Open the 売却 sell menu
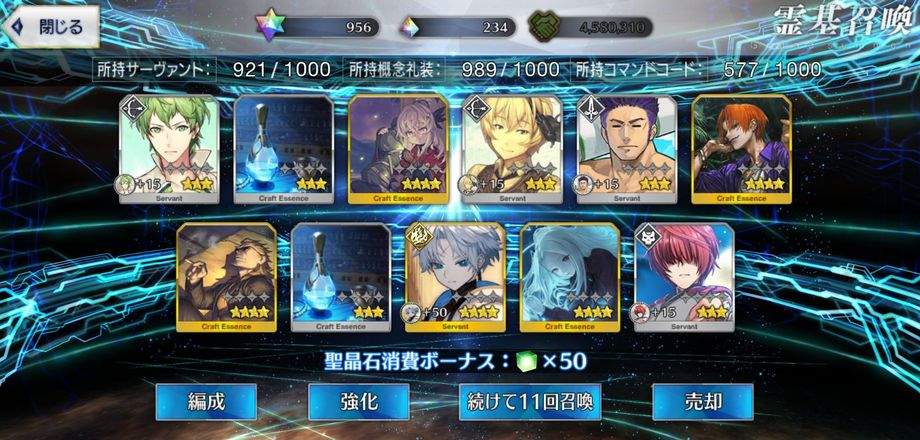Image resolution: width=920 pixels, height=440 pixels. pyautogui.click(x=702, y=402)
